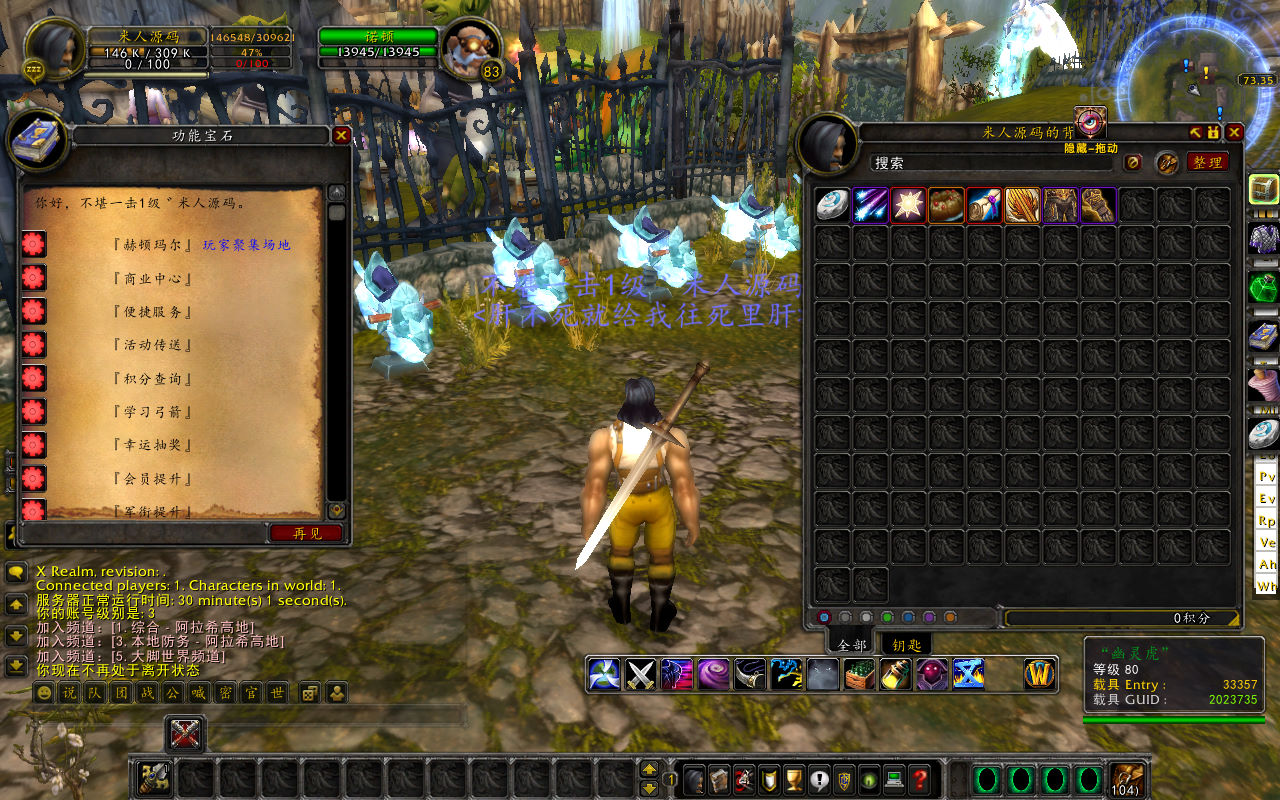Close the 功能宝石 window
The width and height of the screenshot is (1280, 800).
point(341,135)
